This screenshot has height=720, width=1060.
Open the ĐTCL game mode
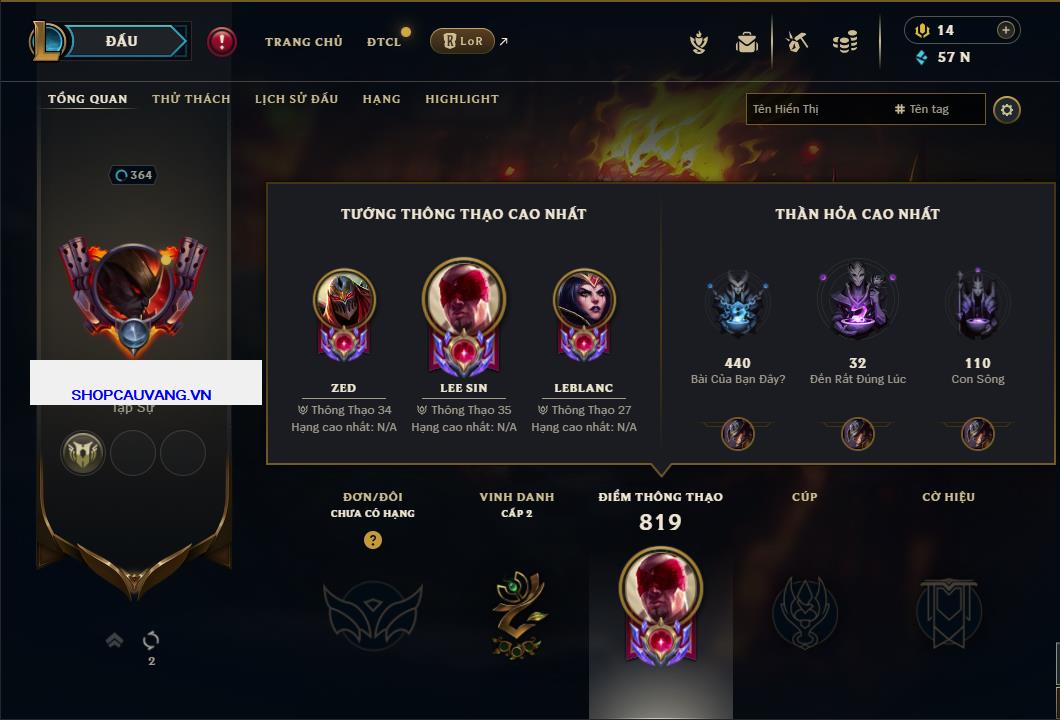tap(384, 42)
